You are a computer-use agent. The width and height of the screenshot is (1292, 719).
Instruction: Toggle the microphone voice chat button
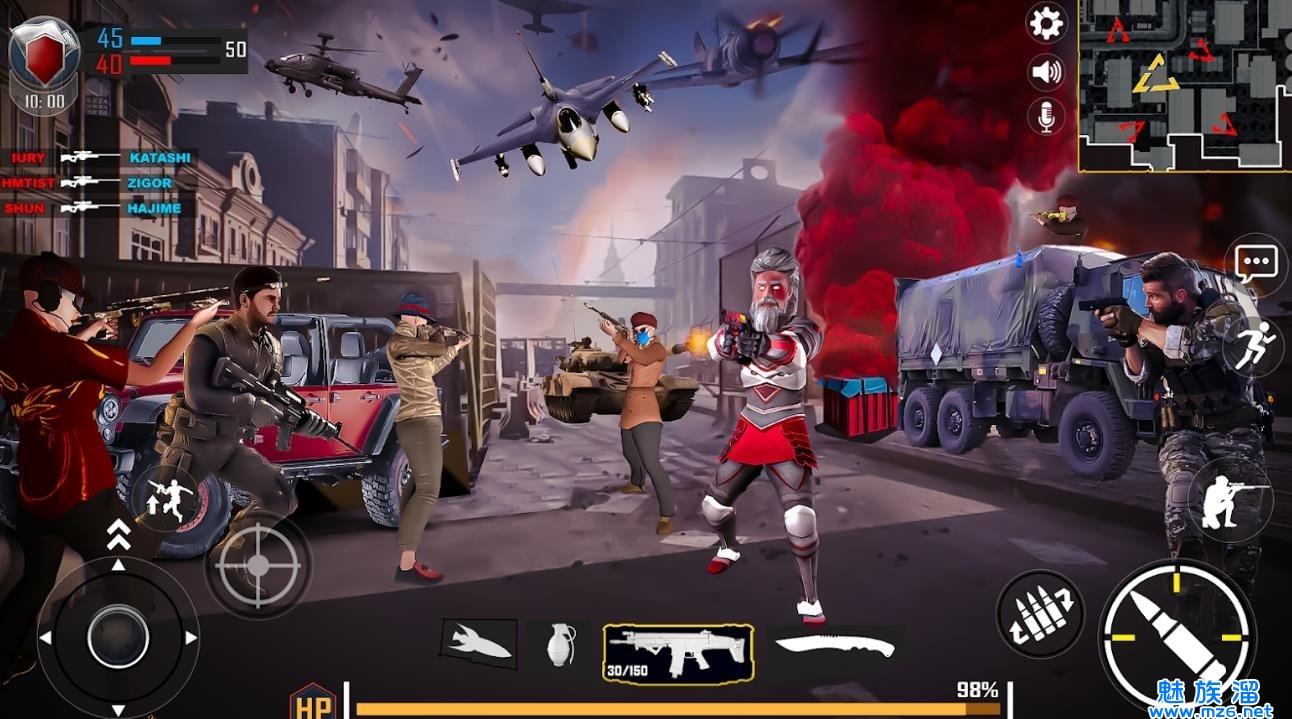coord(1046,117)
